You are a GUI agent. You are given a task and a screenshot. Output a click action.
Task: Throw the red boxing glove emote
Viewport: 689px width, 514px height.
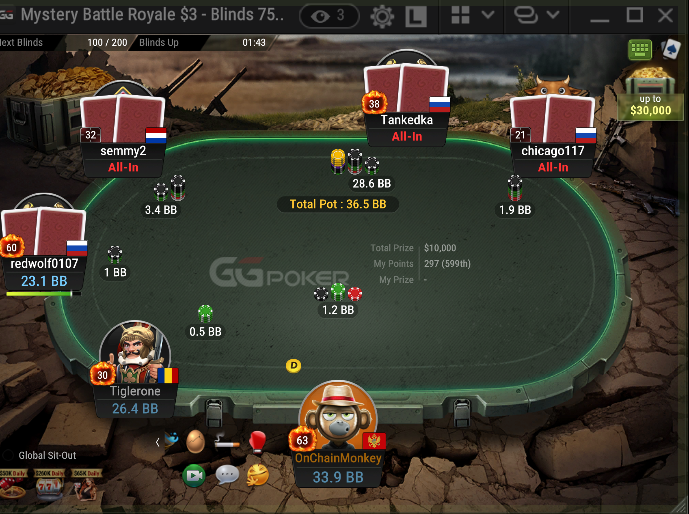[x=257, y=441]
